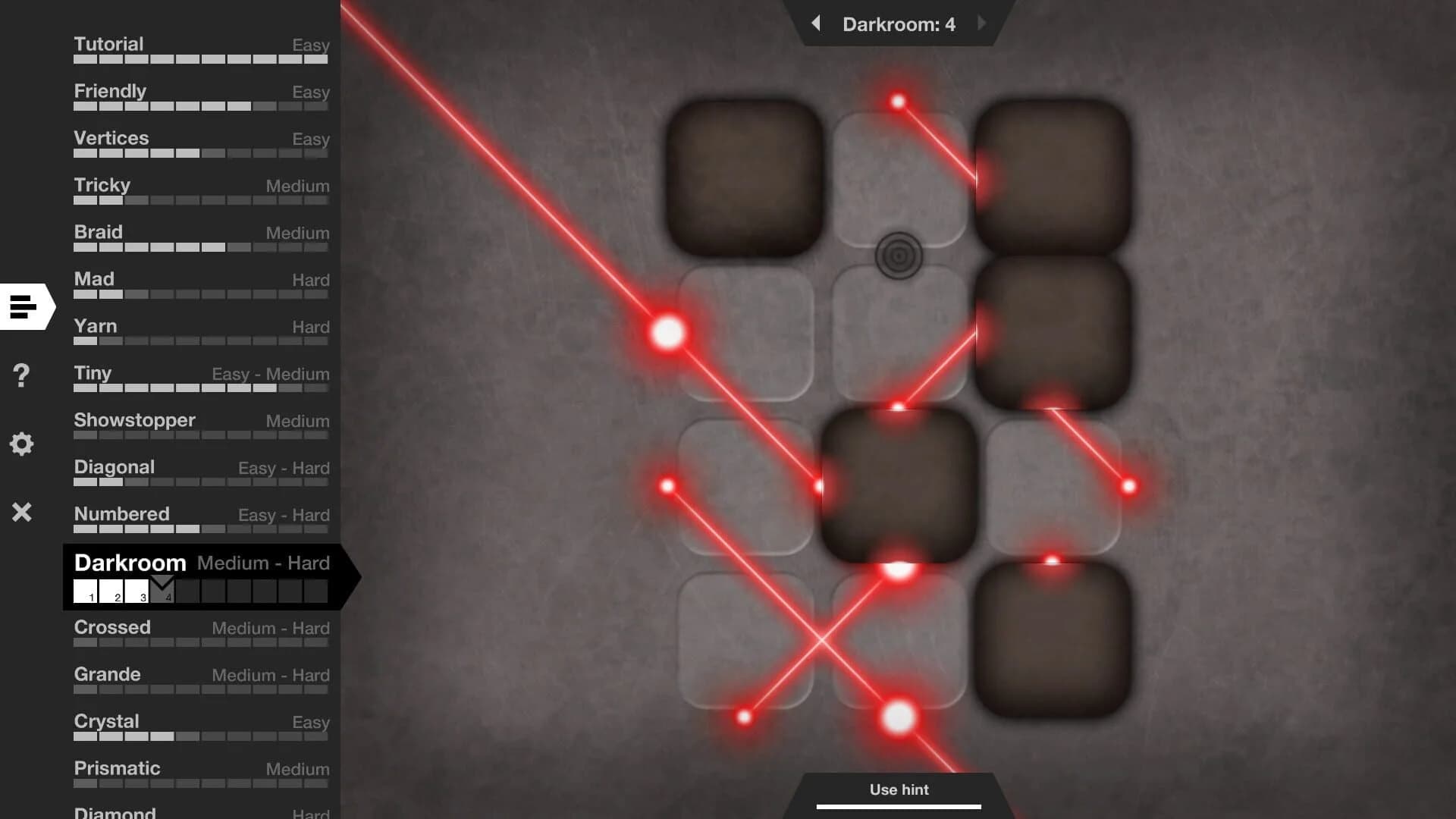
Task: Go to the previous Darkroom level arrow
Action: [x=817, y=24]
